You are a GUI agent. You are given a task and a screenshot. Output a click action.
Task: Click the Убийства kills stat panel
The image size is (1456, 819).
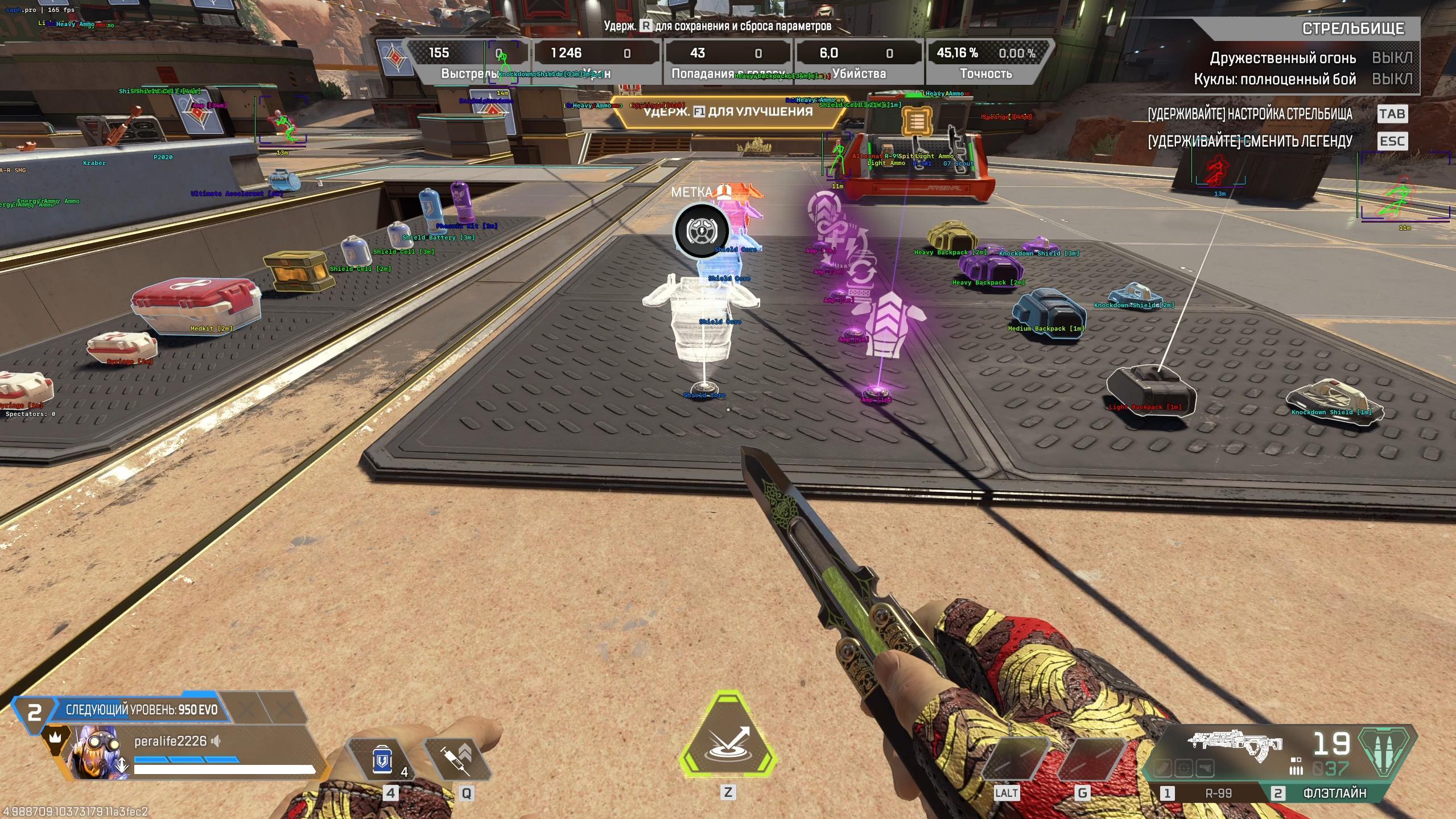[x=859, y=62]
